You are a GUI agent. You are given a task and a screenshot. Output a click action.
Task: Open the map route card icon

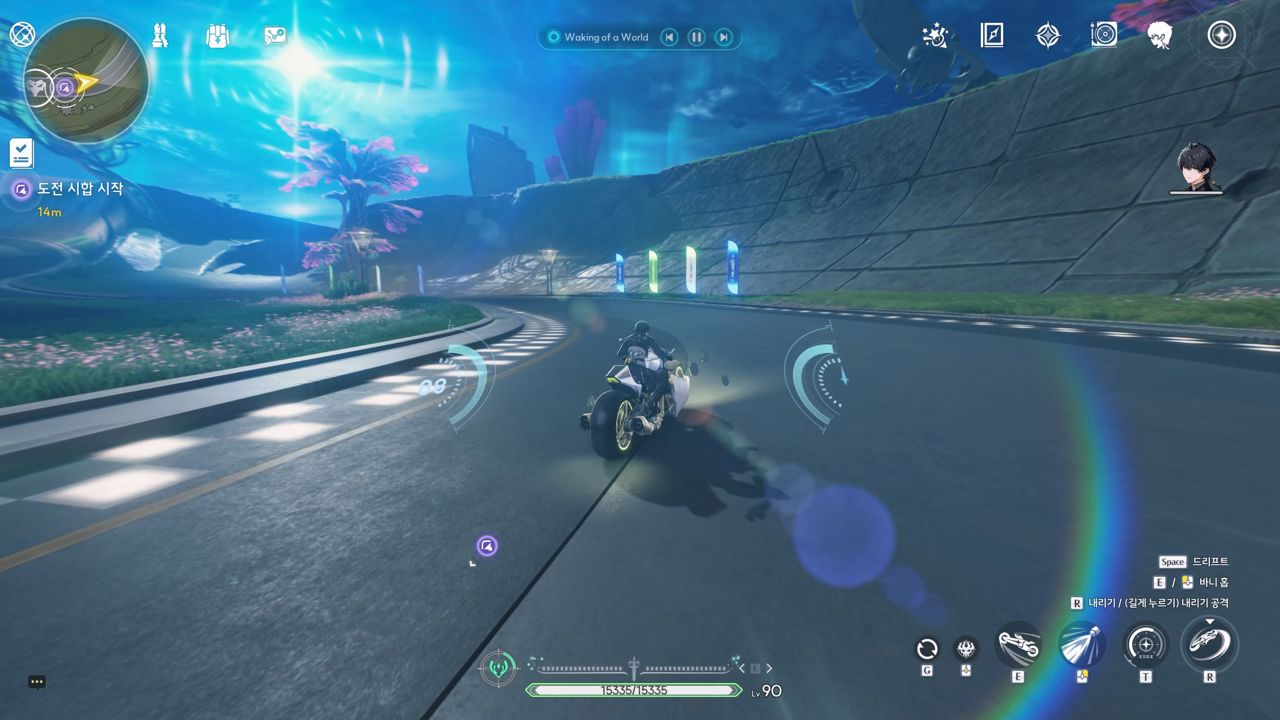[x=275, y=36]
